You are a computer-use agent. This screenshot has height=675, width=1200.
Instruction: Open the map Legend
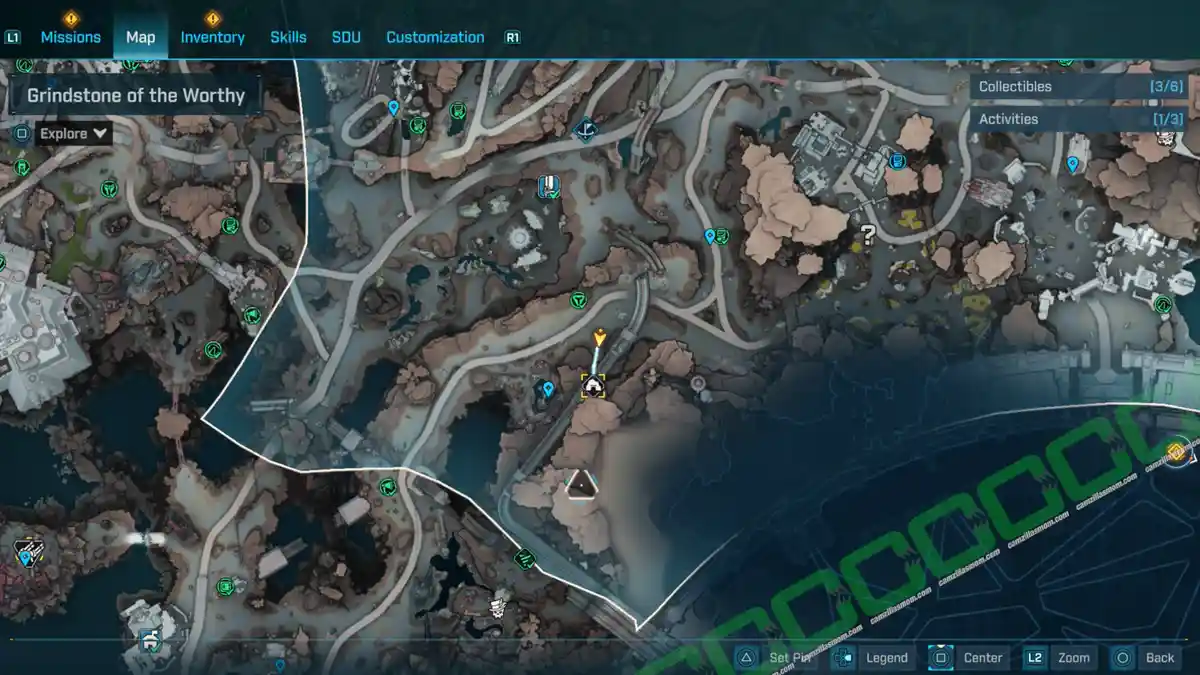point(874,657)
